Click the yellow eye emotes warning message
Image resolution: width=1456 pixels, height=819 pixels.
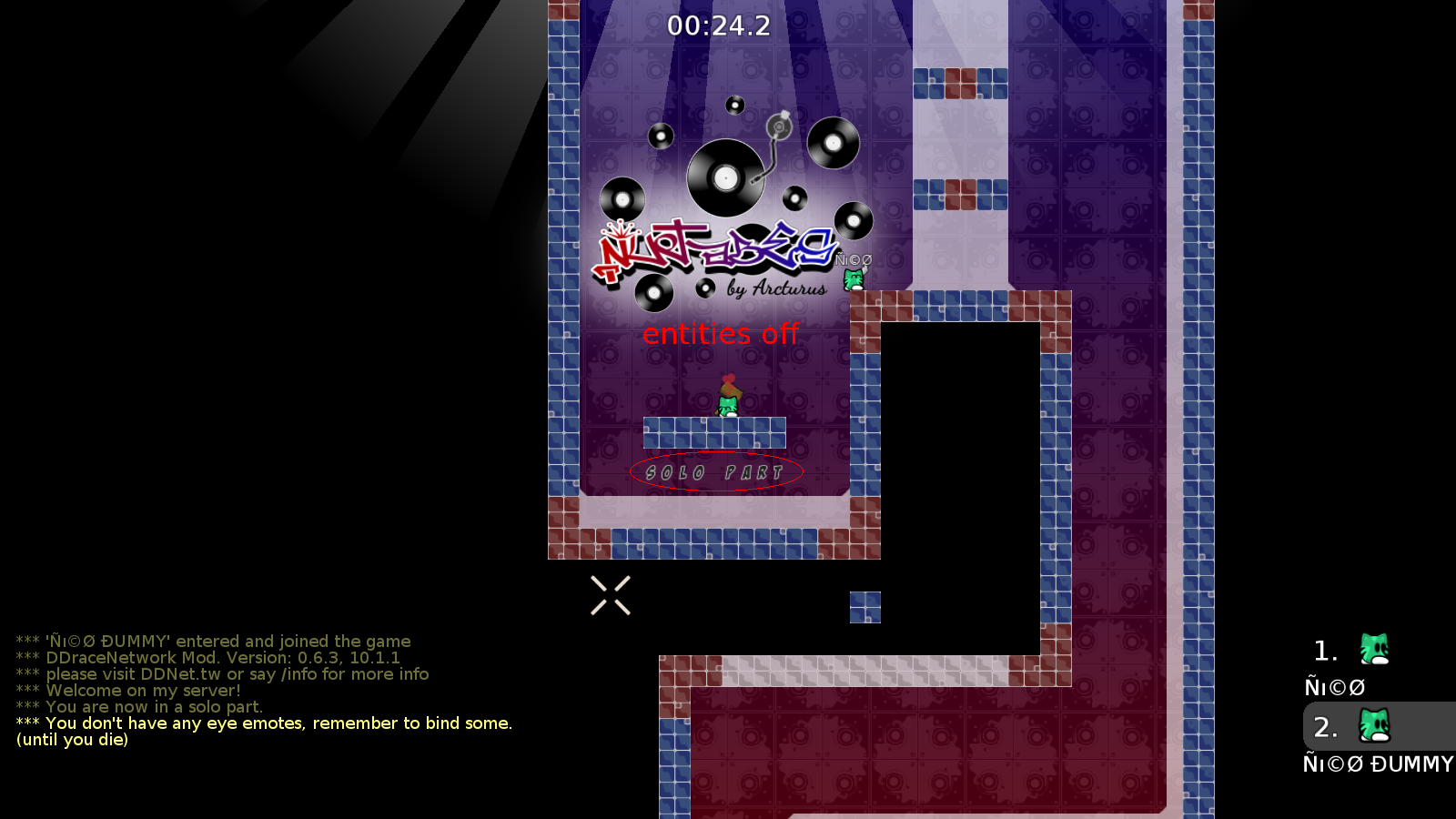pos(264,723)
